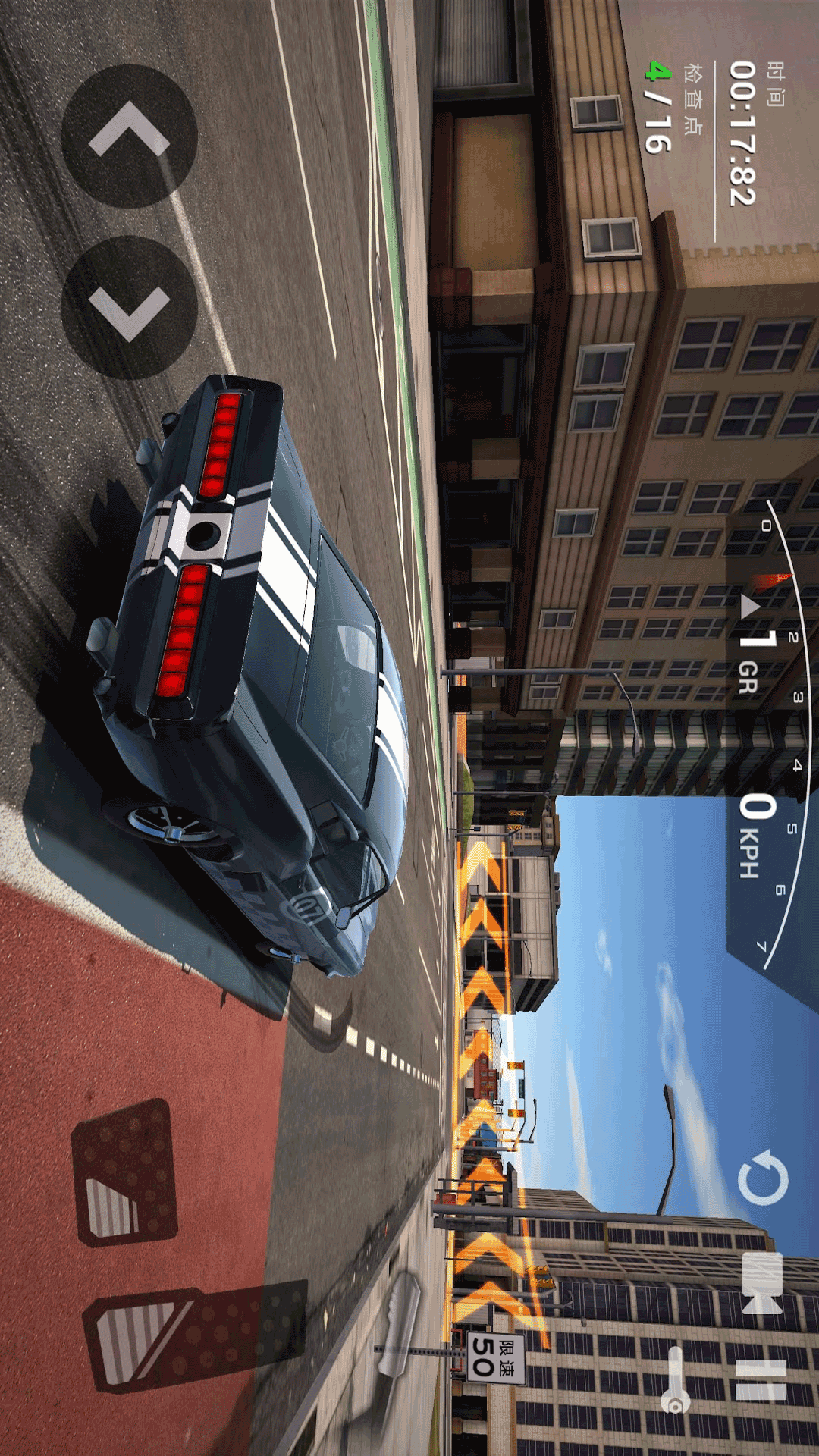Hit the smaller brake pedal

coord(124,1172)
